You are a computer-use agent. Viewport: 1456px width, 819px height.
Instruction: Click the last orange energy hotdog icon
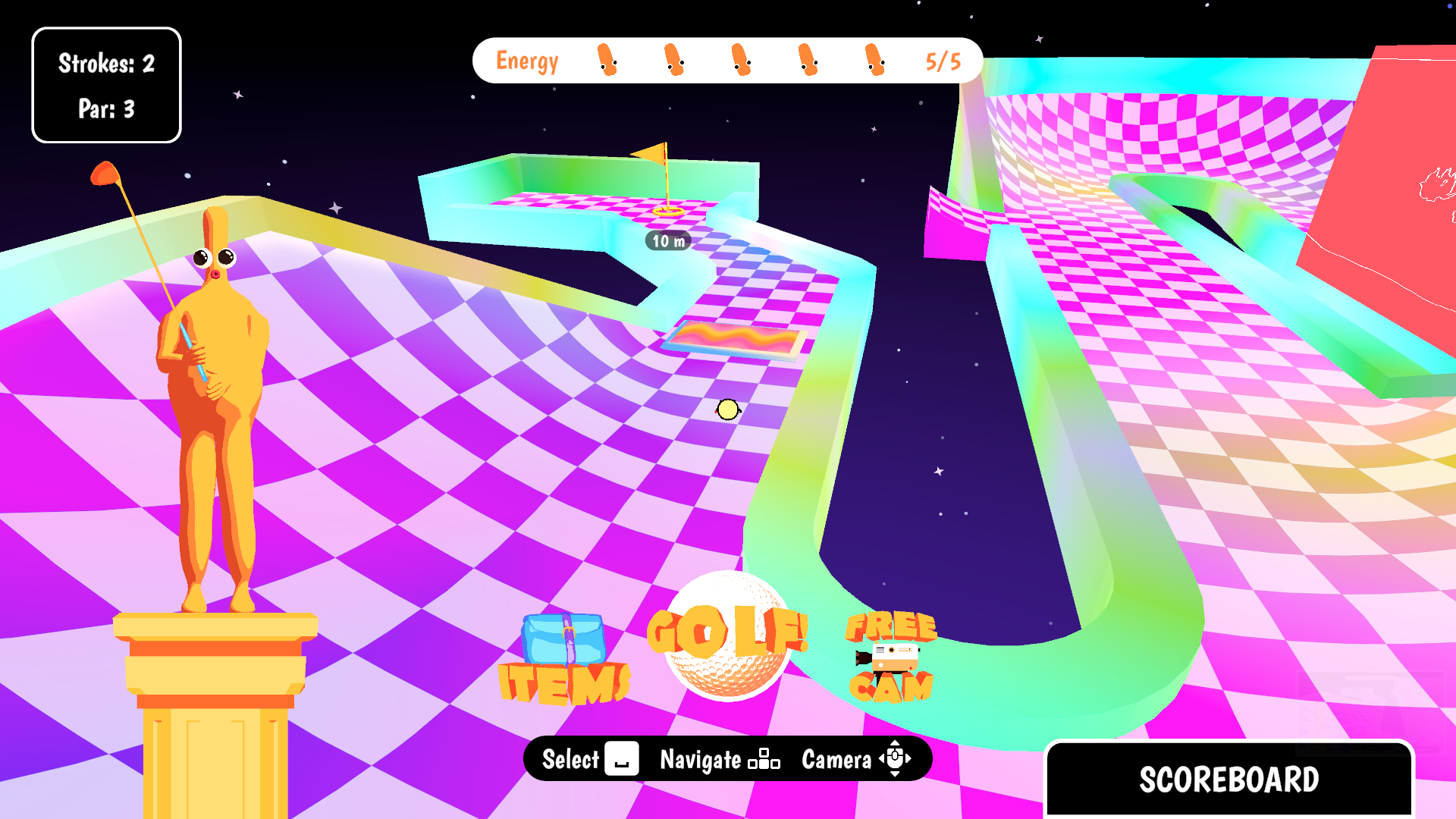tap(874, 61)
